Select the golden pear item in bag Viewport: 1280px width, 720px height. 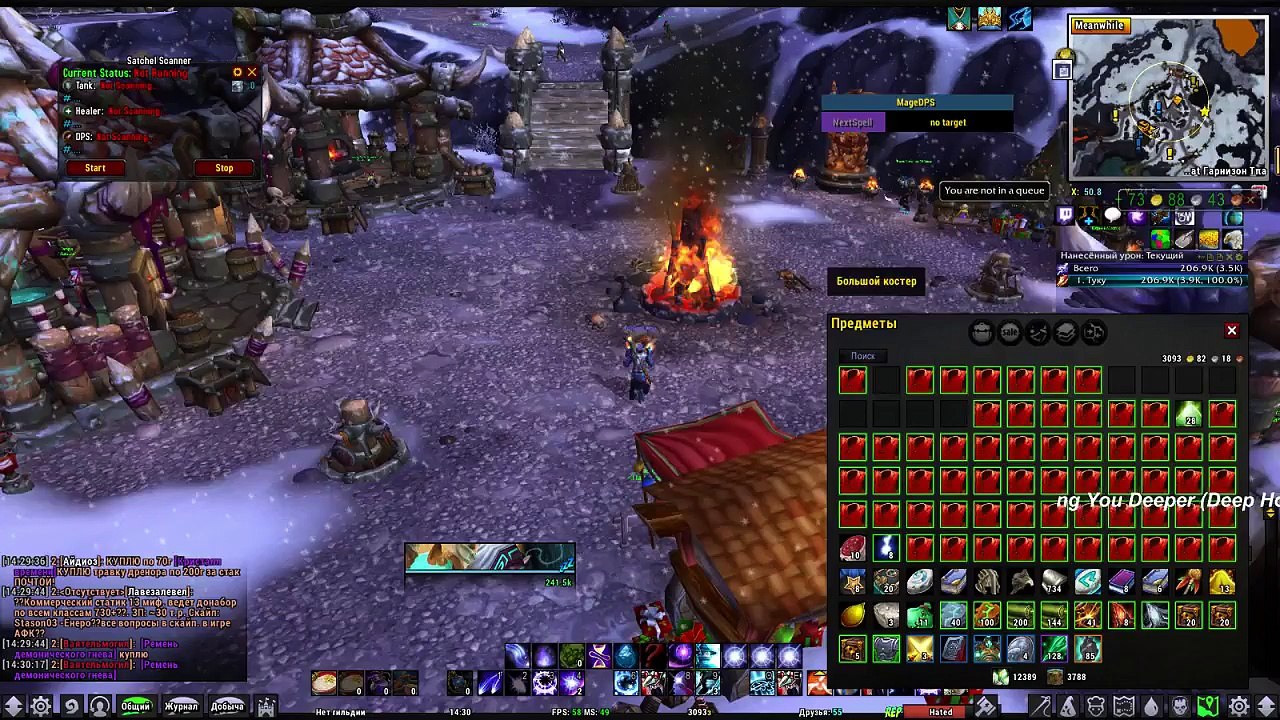853,616
